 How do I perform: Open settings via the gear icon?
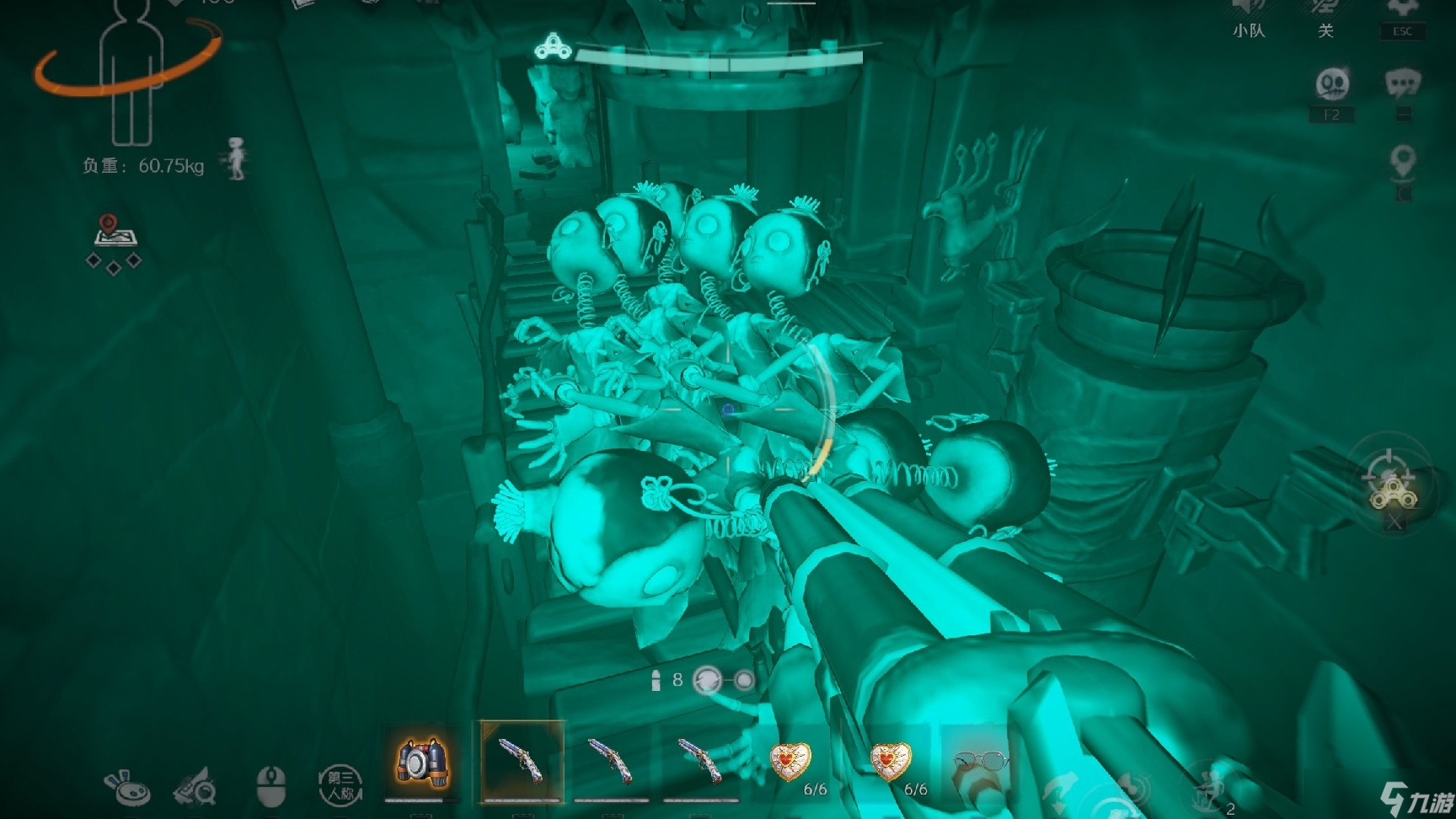[x=1402, y=8]
